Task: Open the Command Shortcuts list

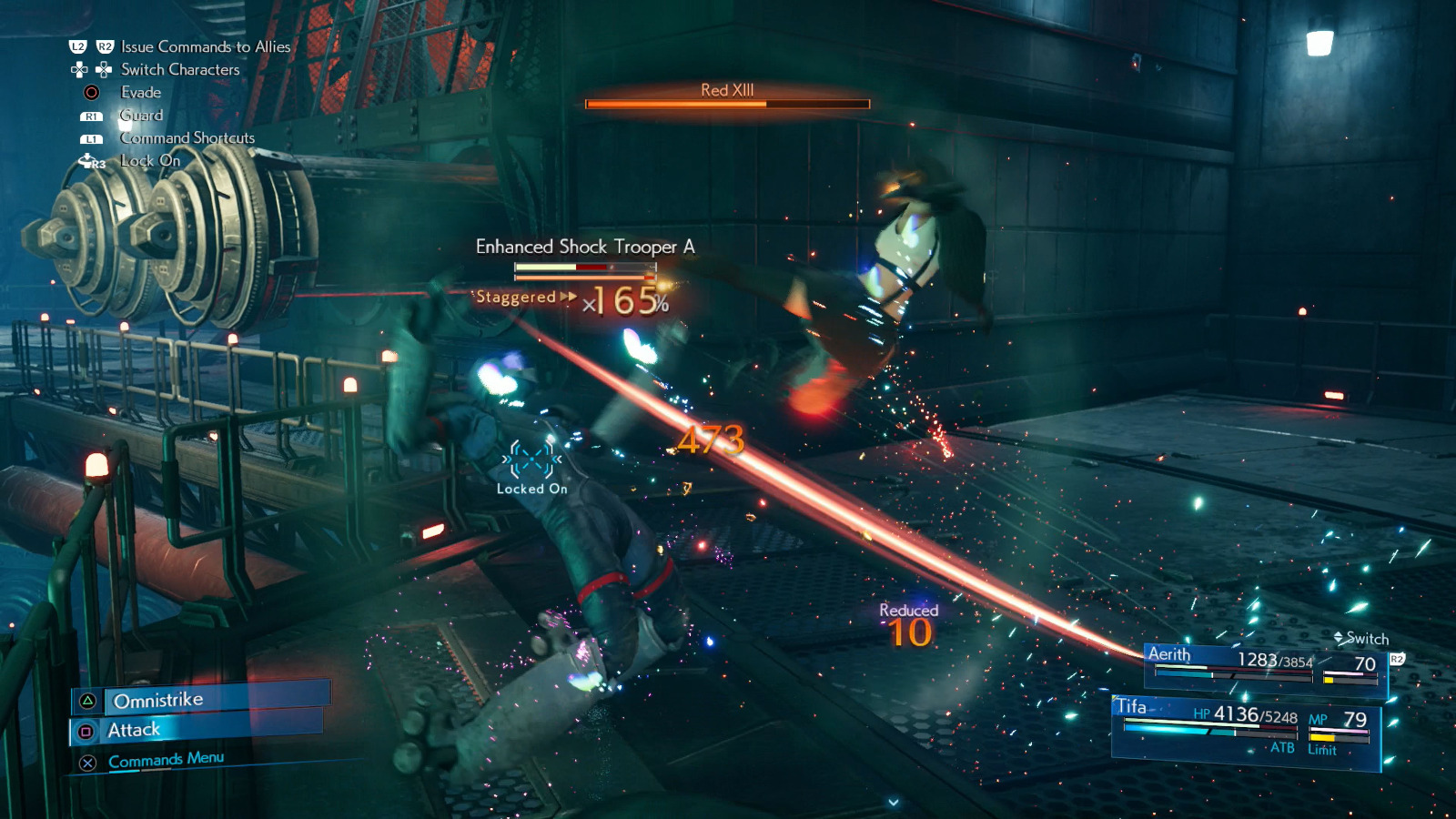Action: click(186, 138)
